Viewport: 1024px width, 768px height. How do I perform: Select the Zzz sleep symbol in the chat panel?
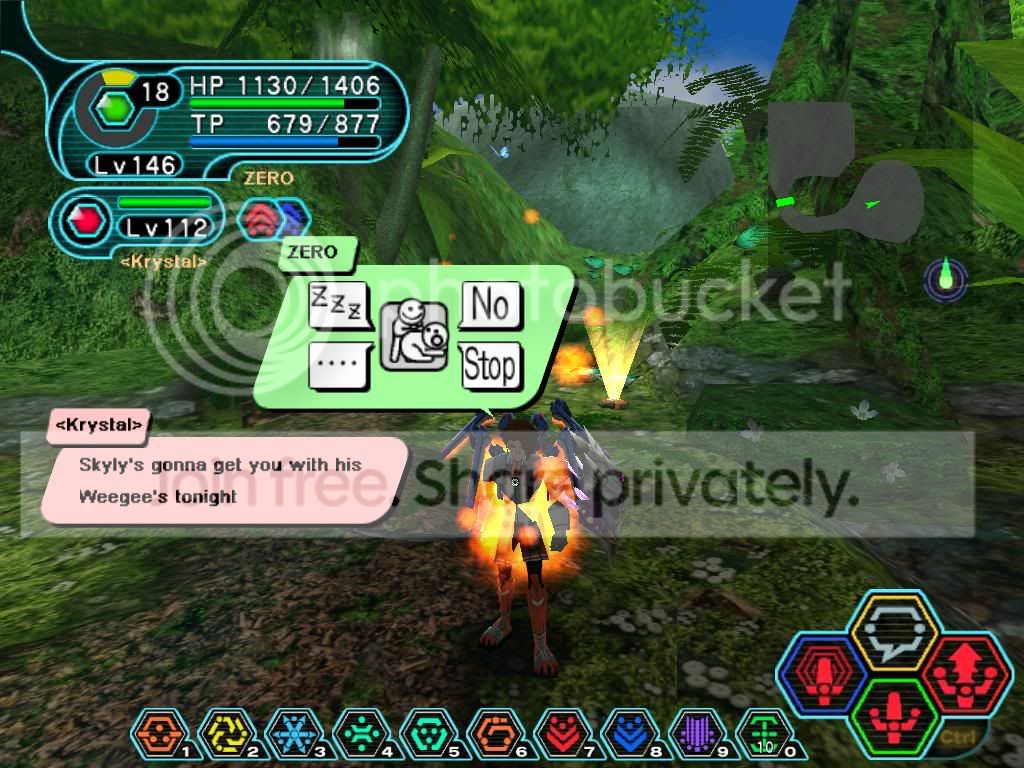point(339,304)
